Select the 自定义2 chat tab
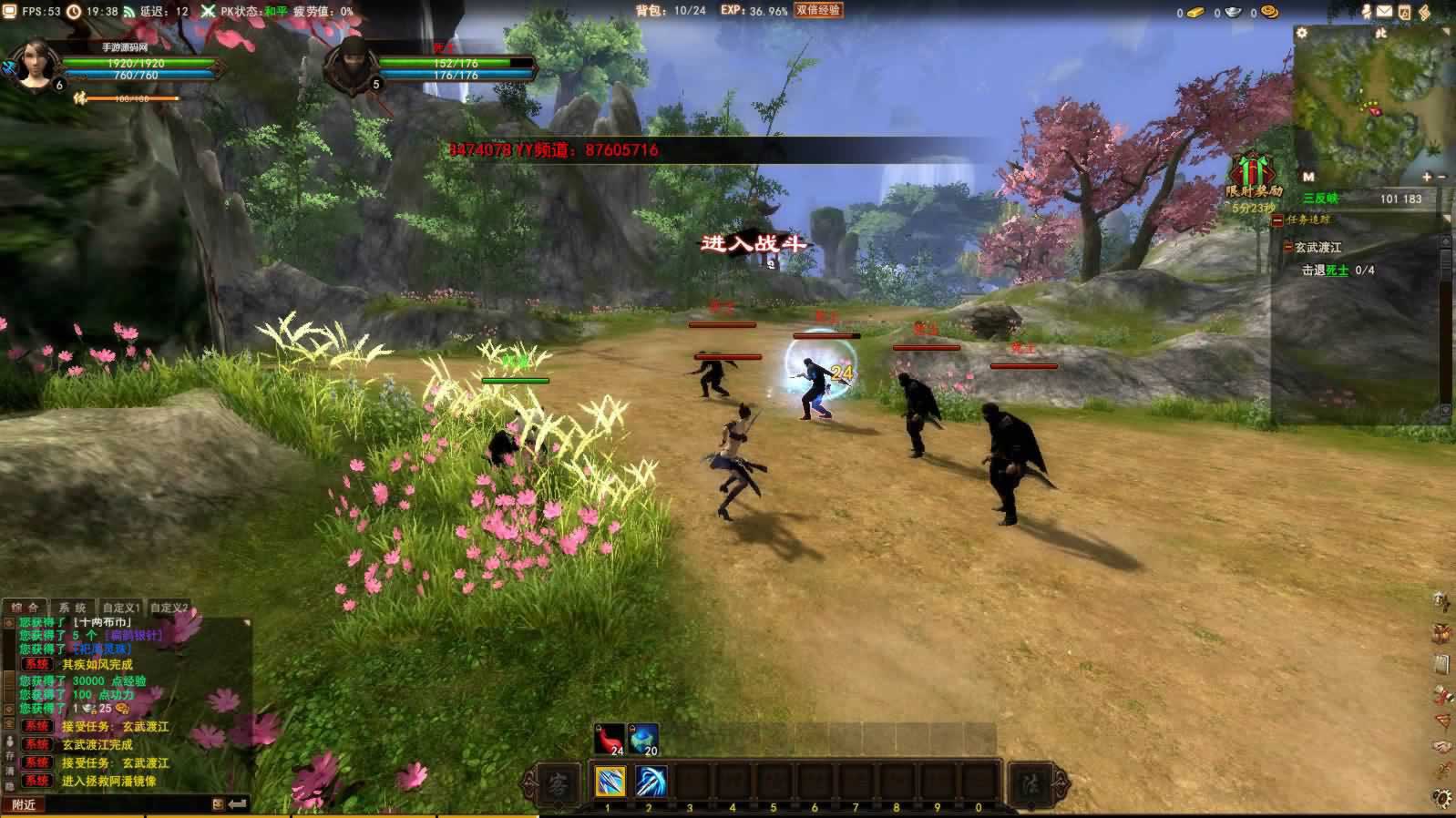1456x818 pixels. pos(169,608)
